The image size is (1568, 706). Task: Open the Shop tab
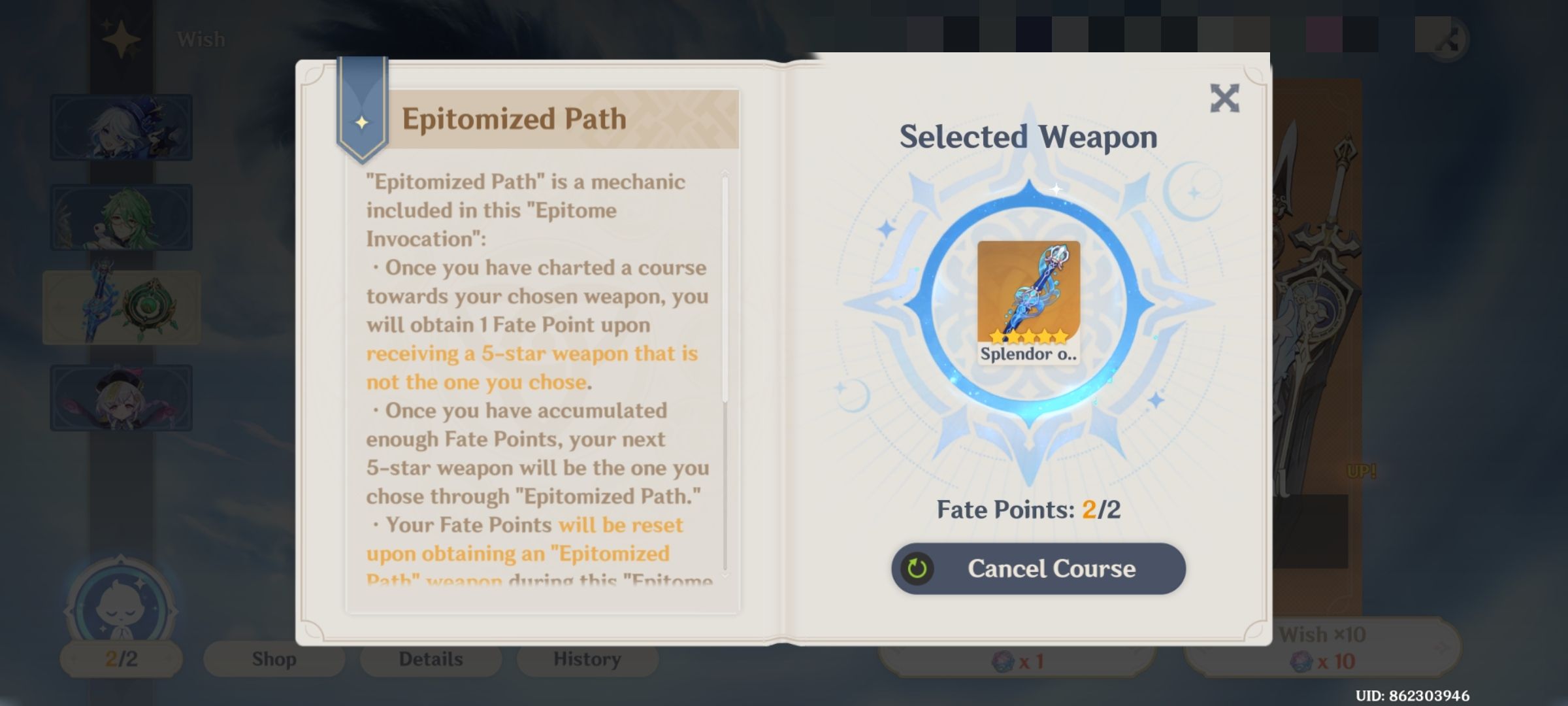(273, 658)
